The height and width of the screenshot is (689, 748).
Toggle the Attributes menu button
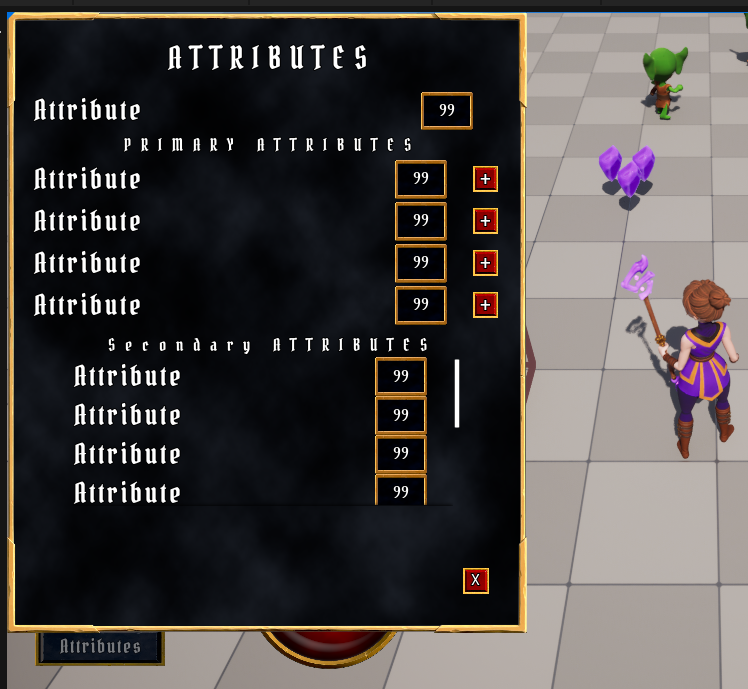pos(100,647)
